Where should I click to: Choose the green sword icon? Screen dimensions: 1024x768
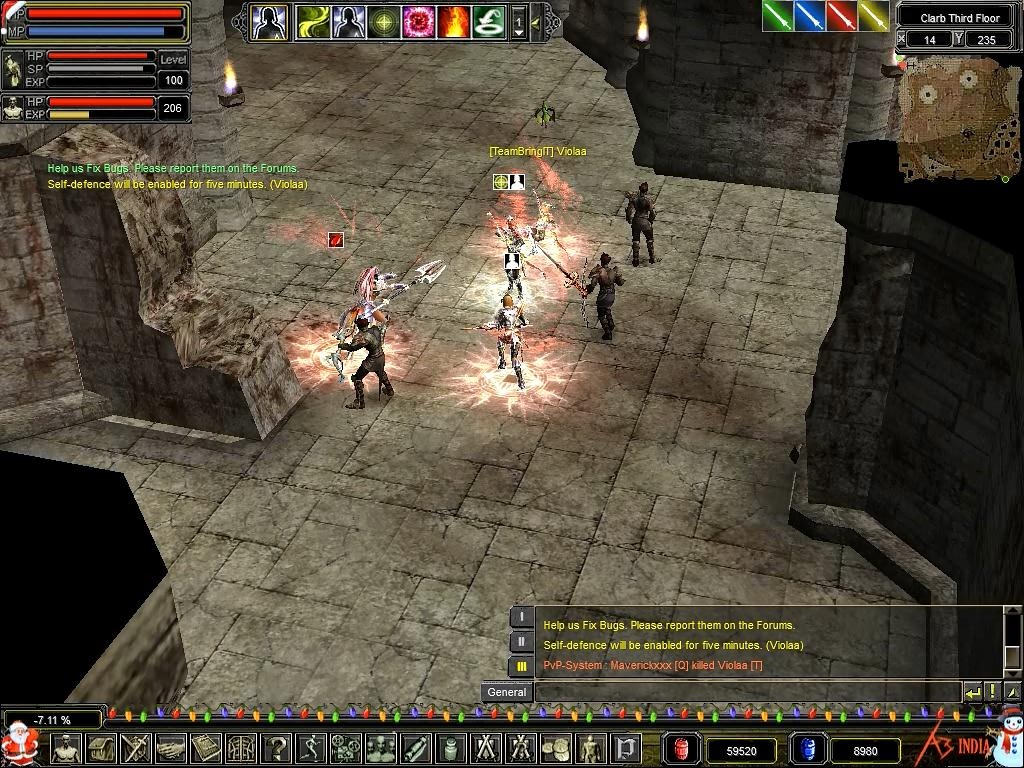click(x=778, y=16)
